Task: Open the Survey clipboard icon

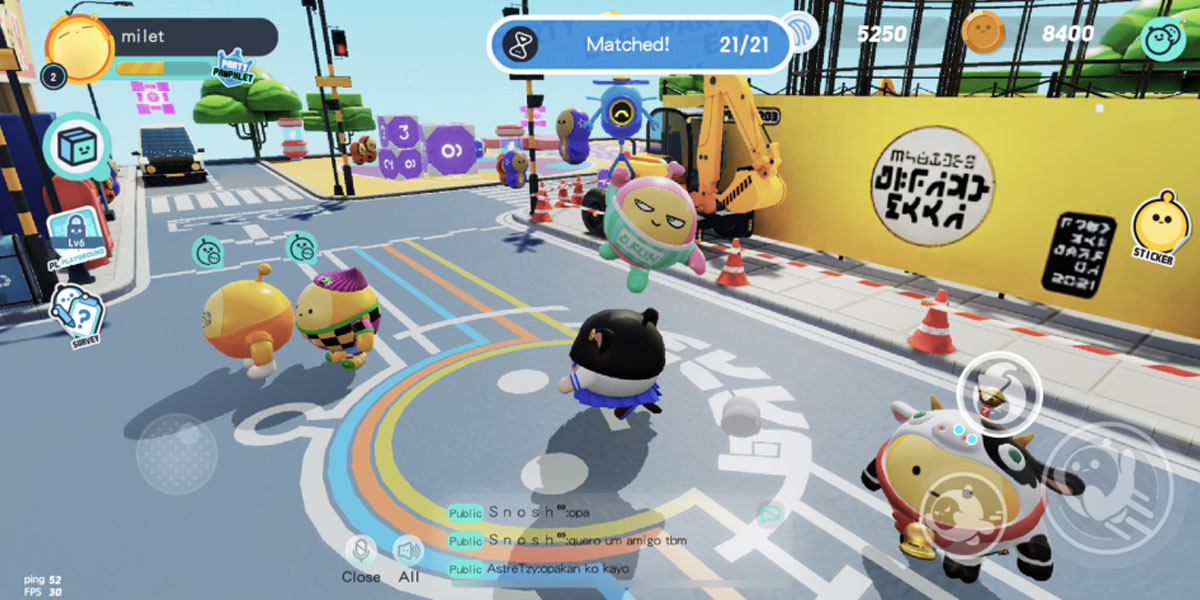Action: pyautogui.click(x=78, y=315)
